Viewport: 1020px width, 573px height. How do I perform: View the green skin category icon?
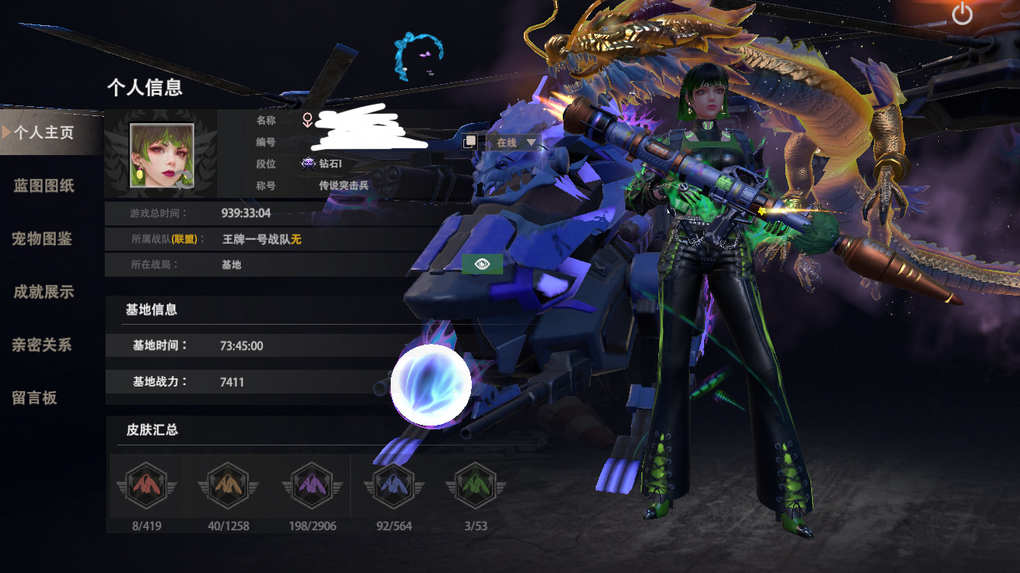pos(475,486)
